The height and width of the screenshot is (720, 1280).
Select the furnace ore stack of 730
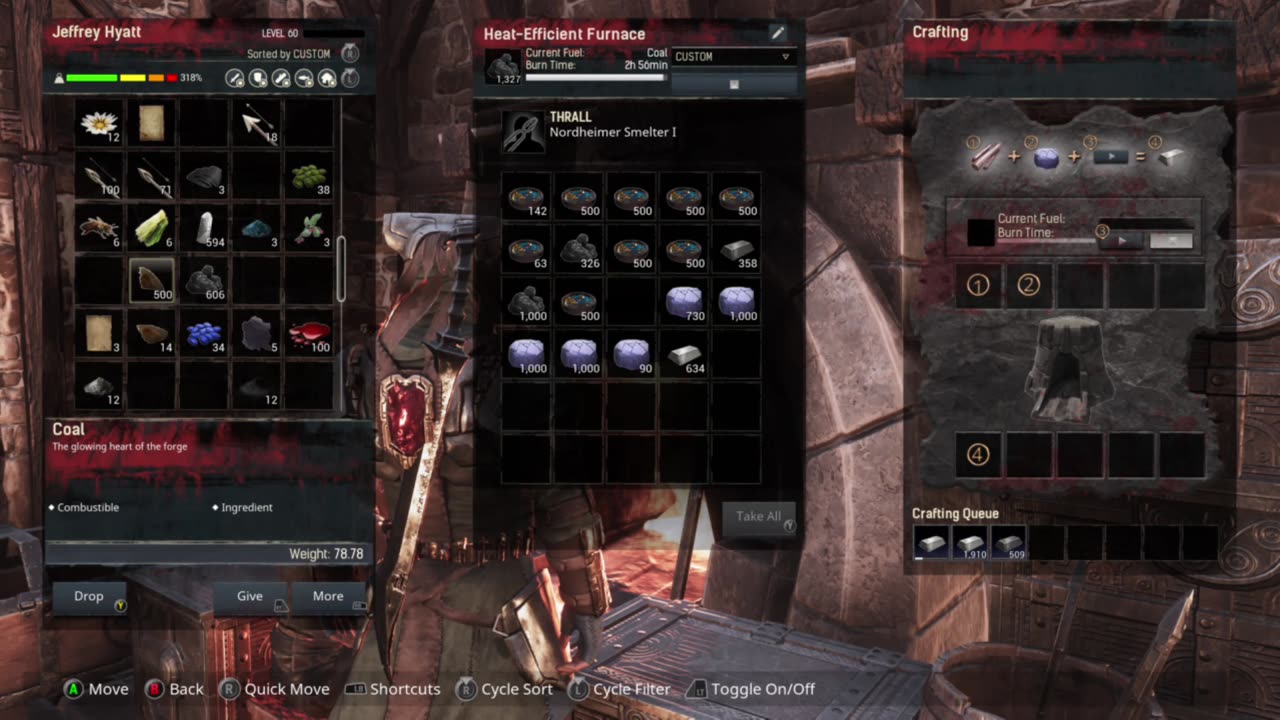click(684, 301)
